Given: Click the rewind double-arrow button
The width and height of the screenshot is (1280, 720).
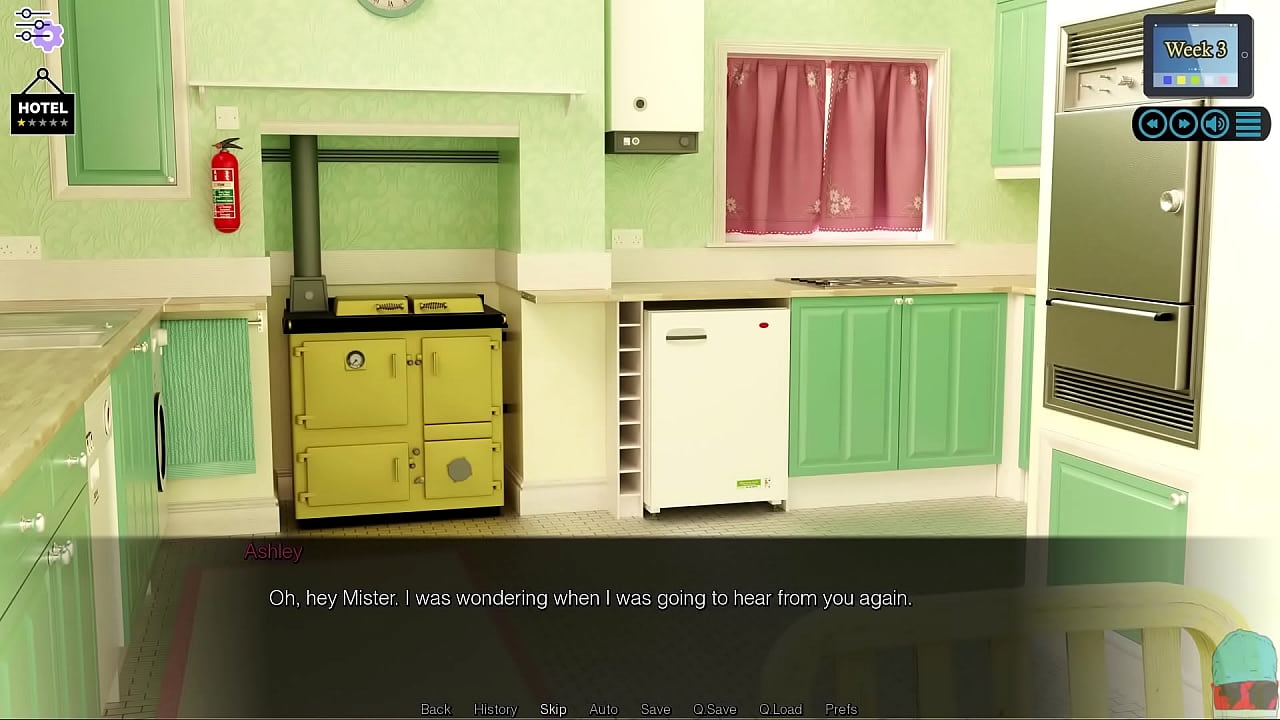Looking at the screenshot, I should click(1152, 123).
